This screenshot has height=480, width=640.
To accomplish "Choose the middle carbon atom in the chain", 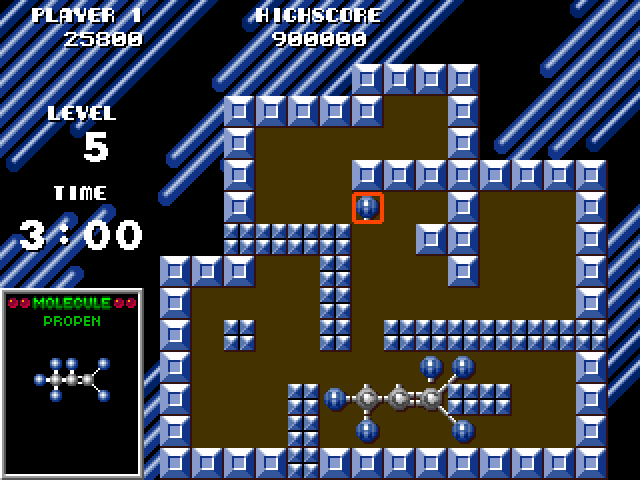I will (400, 399).
